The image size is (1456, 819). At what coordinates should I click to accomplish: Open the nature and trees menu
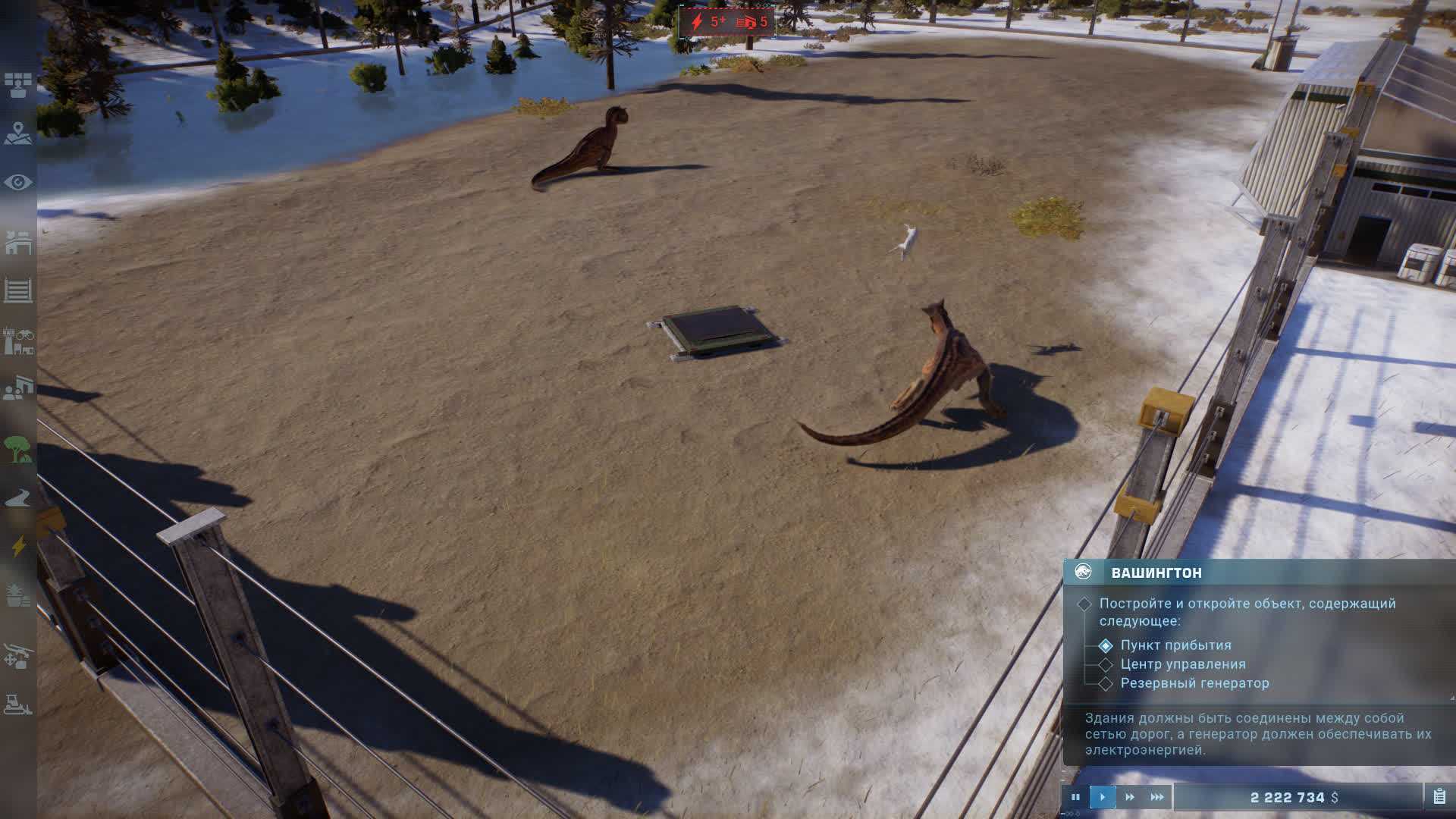18,450
